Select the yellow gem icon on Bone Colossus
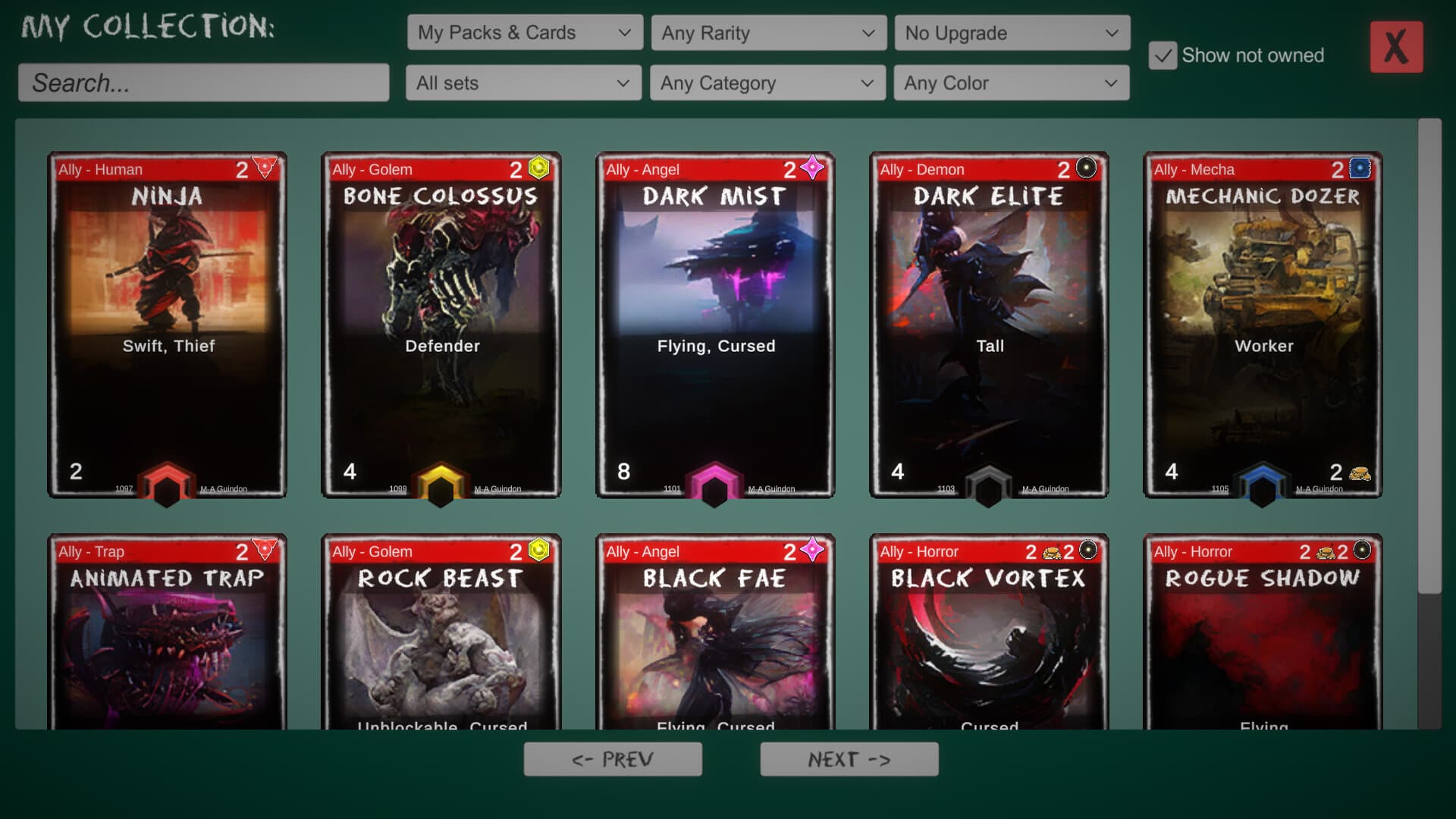This screenshot has height=819, width=1456. (538, 168)
